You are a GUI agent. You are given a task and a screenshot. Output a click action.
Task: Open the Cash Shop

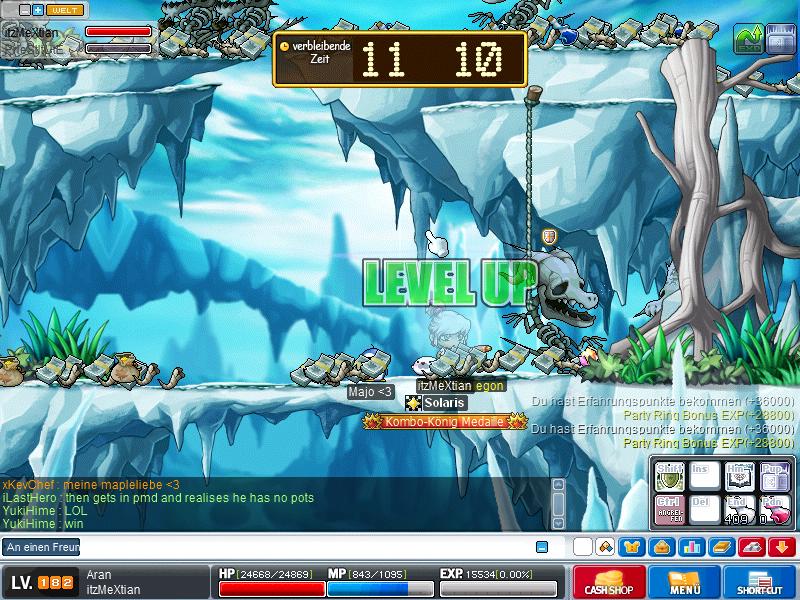click(x=606, y=582)
